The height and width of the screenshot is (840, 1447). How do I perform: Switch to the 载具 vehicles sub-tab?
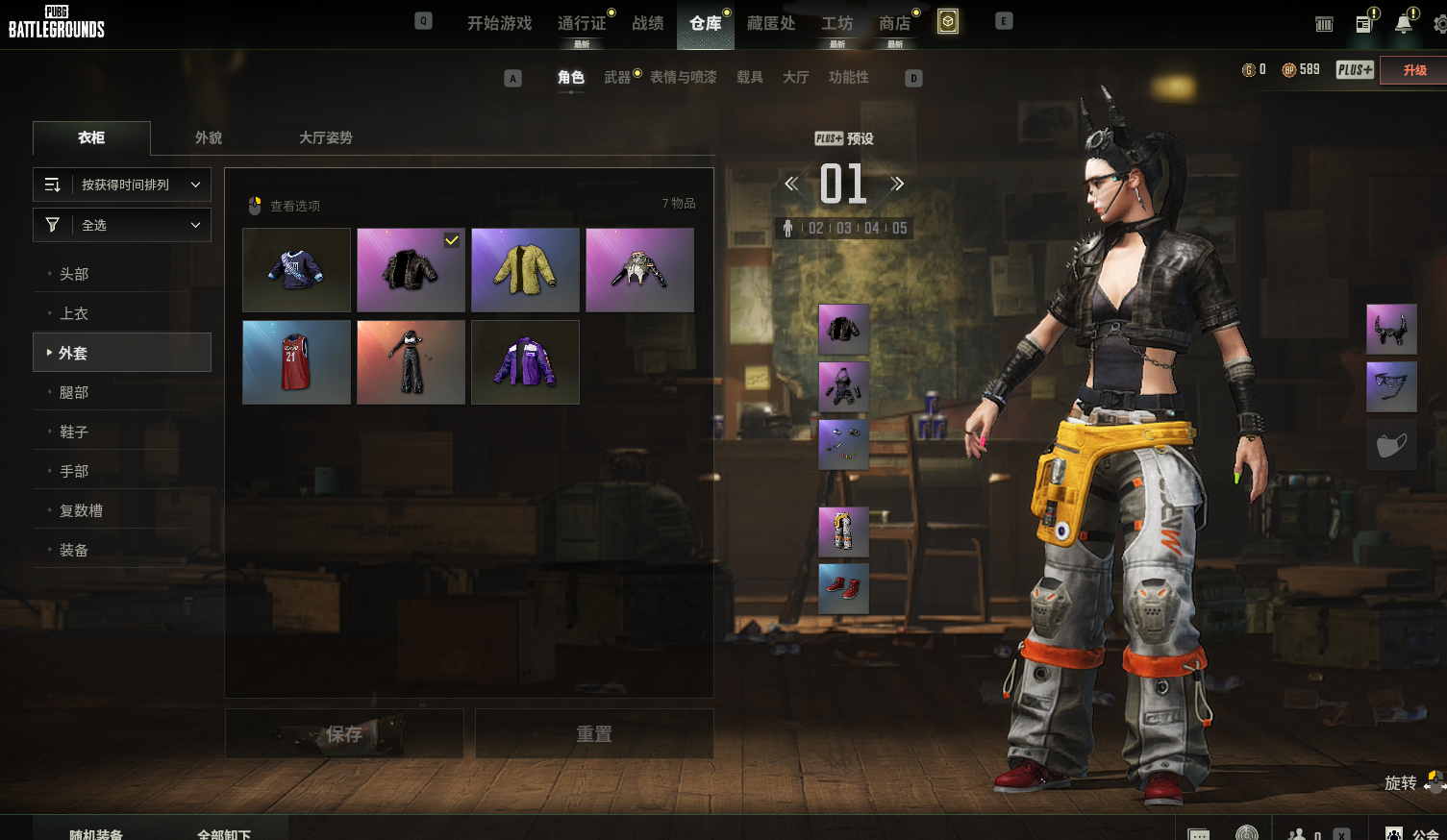tap(750, 77)
